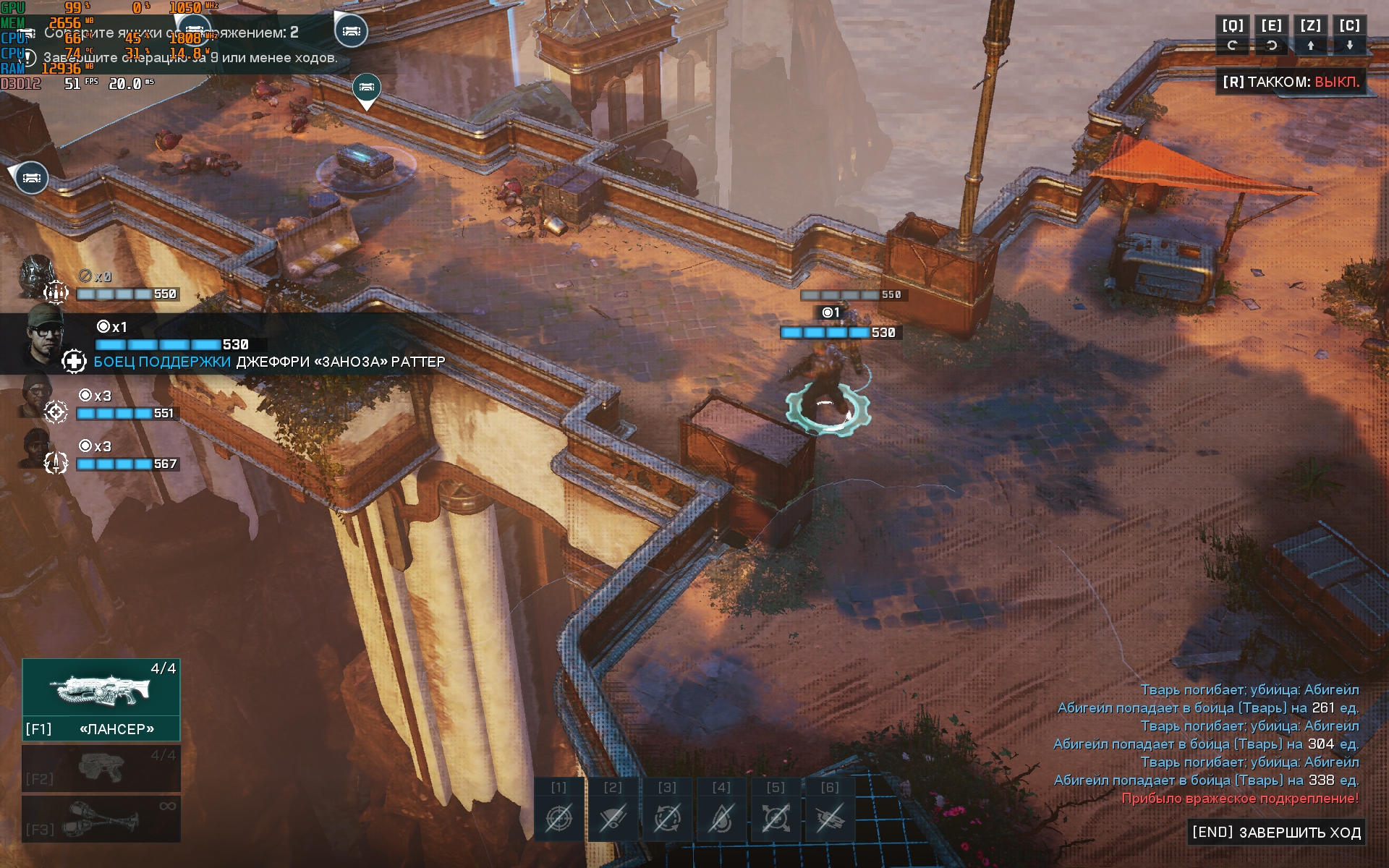The height and width of the screenshot is (868, 1389).
Task: Choose the grenade weapon slot
Action: point(101,819)
